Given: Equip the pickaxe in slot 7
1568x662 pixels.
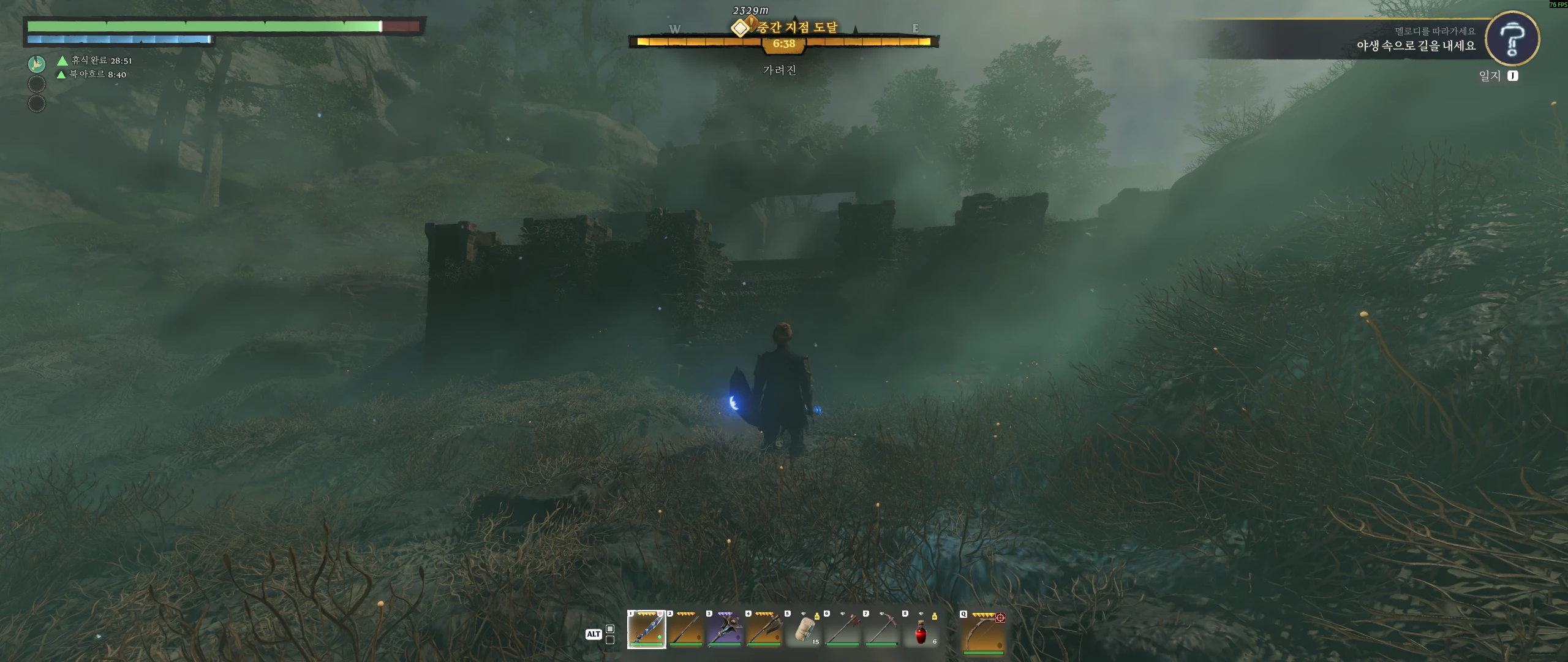Looking at the screenshot, I should click(x=882, y=629).
